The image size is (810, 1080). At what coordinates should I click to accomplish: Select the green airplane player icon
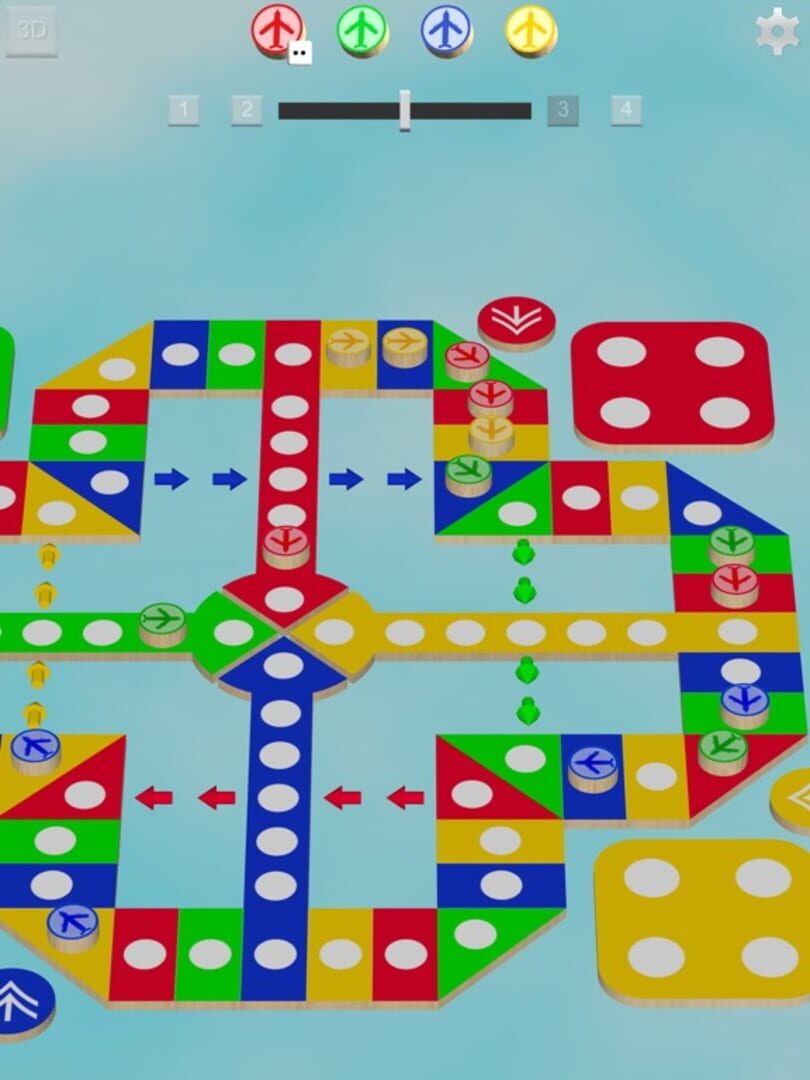click(362, 29)
